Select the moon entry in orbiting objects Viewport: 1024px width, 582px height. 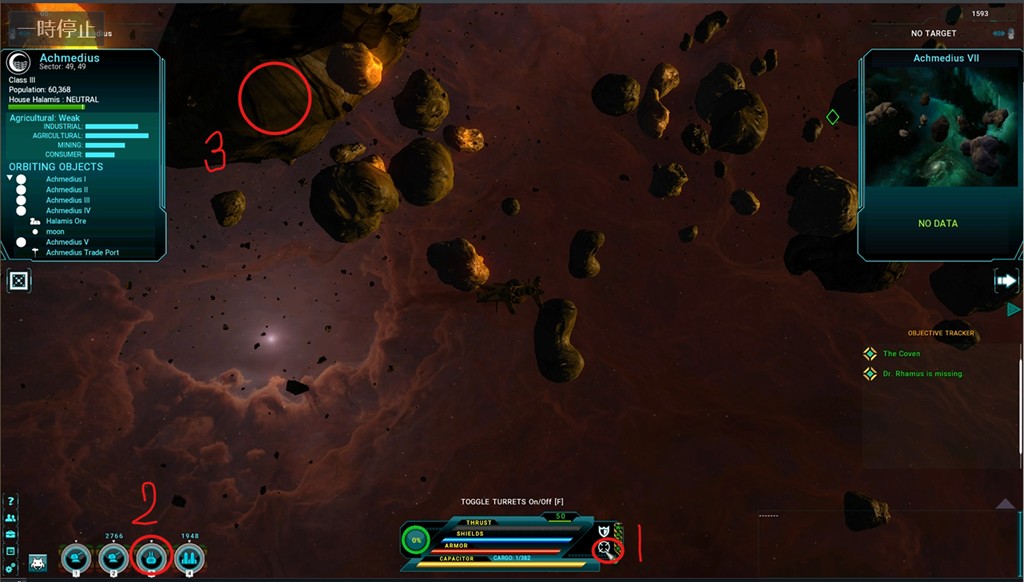(56, 232)
